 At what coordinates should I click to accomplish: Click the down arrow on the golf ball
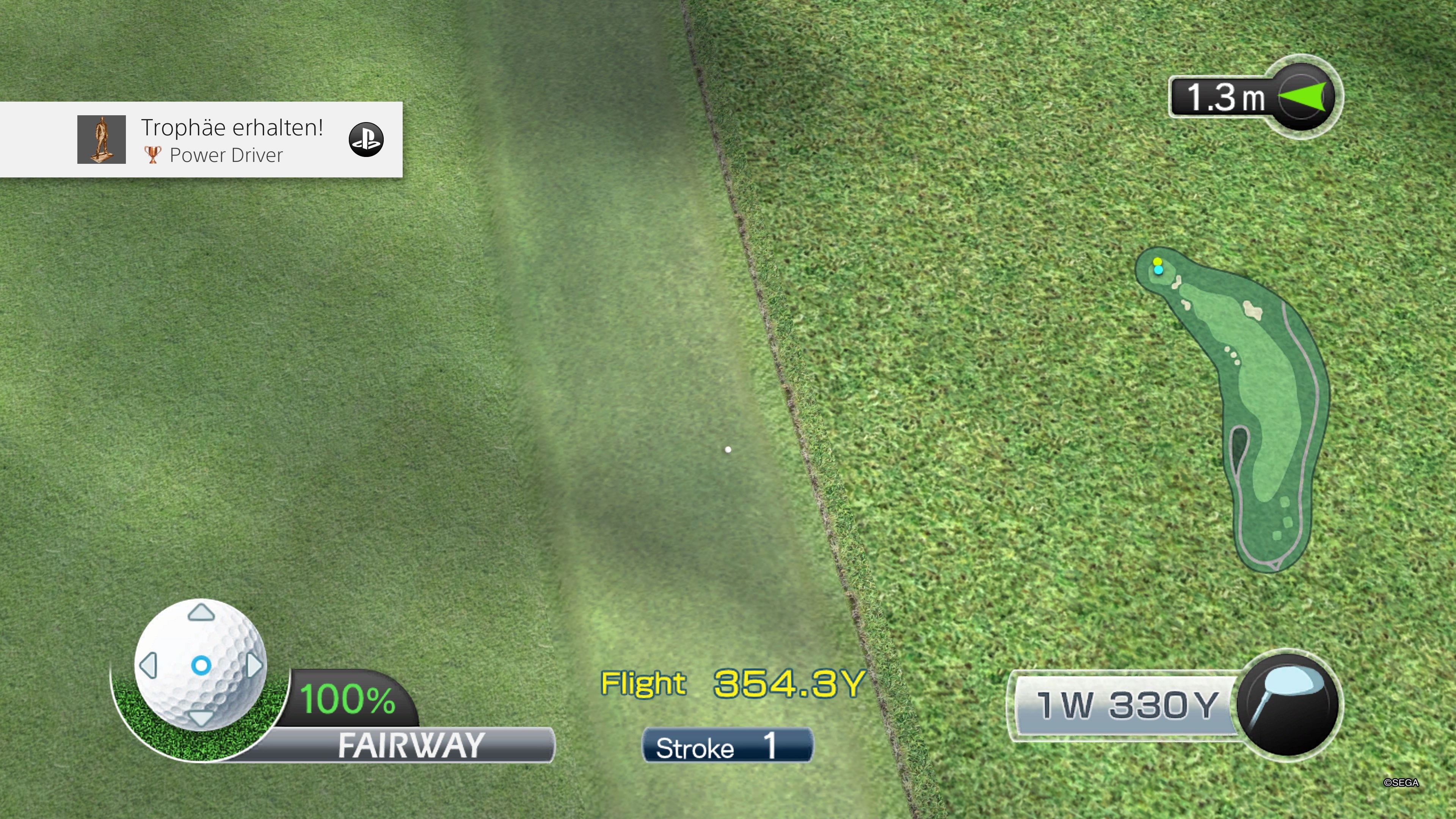pos(201,718)
